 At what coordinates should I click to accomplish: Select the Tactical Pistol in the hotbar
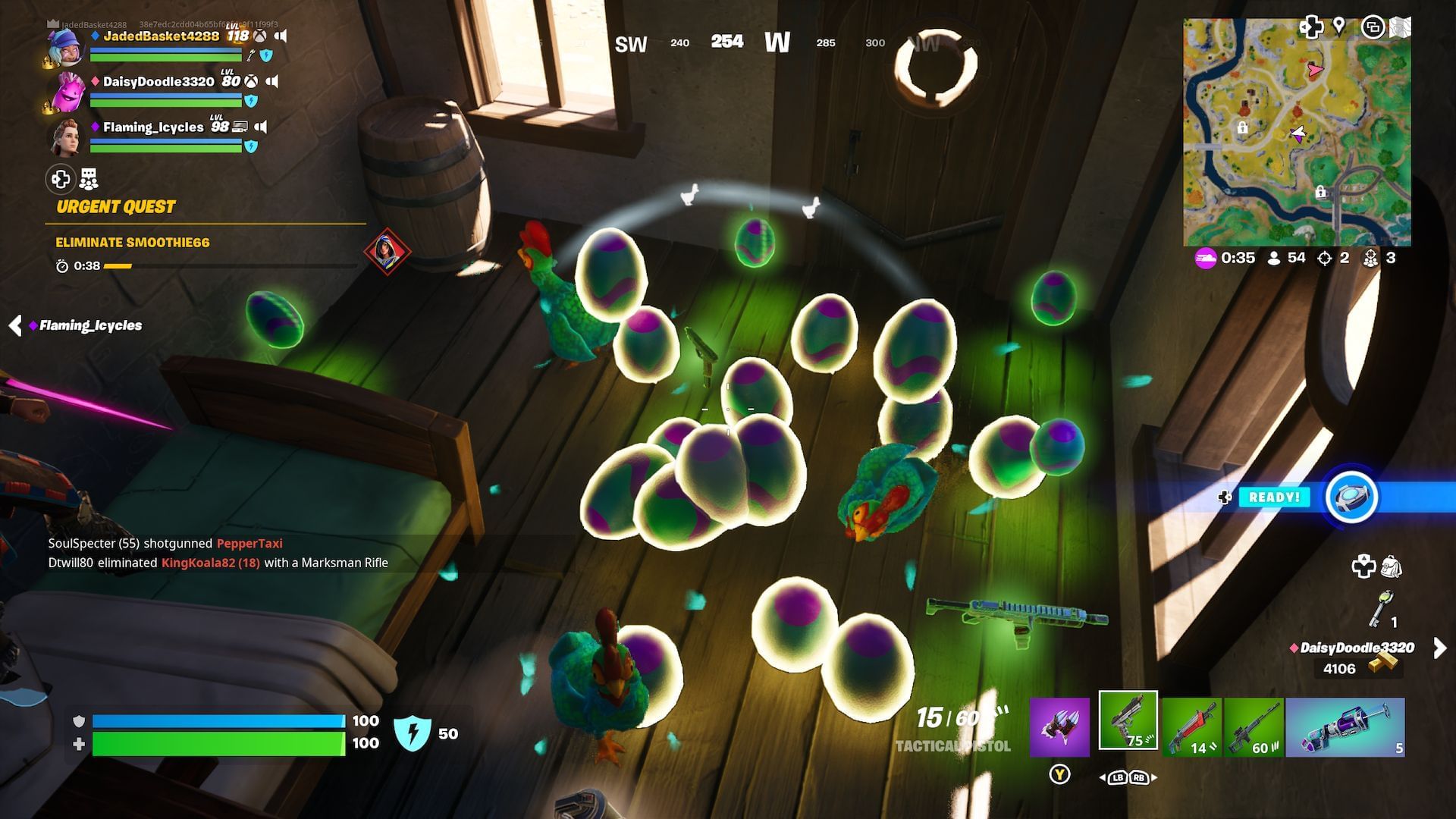tap(1128, 724)
